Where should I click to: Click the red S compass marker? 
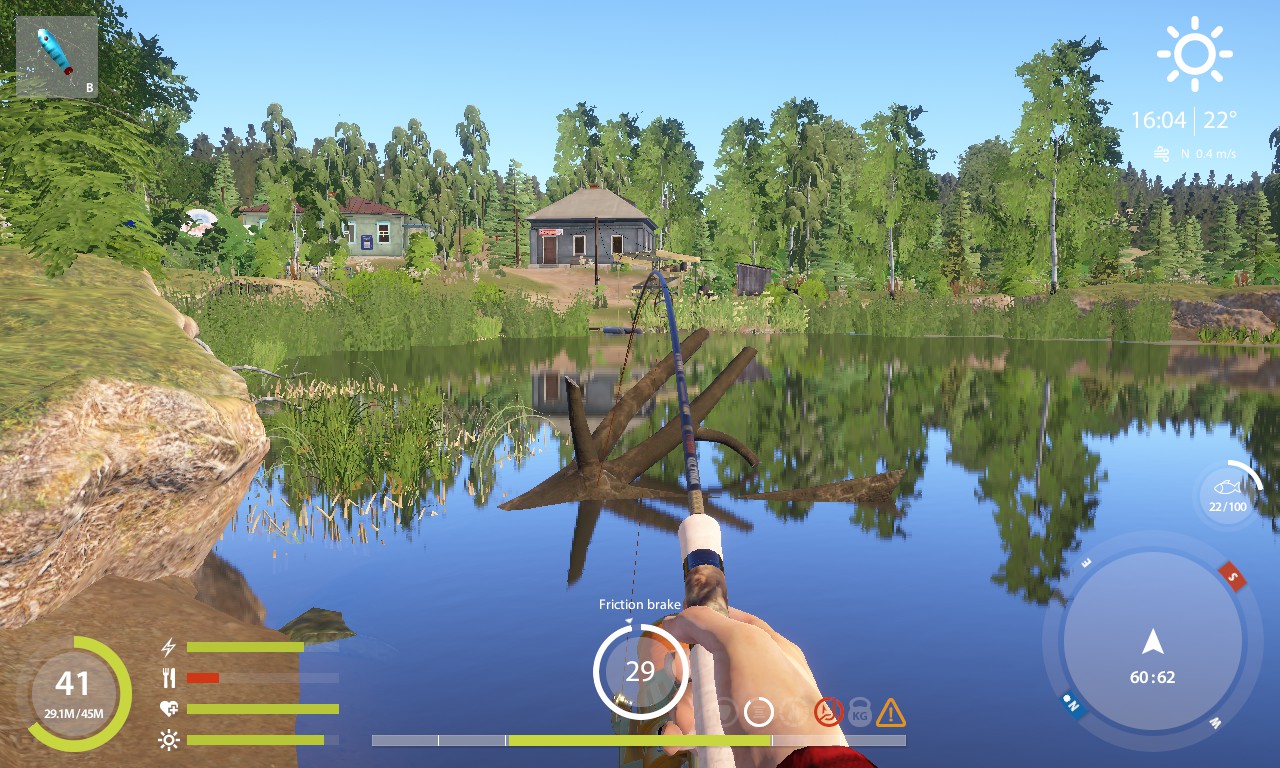pyautogui.click(x=1232, y=576)
